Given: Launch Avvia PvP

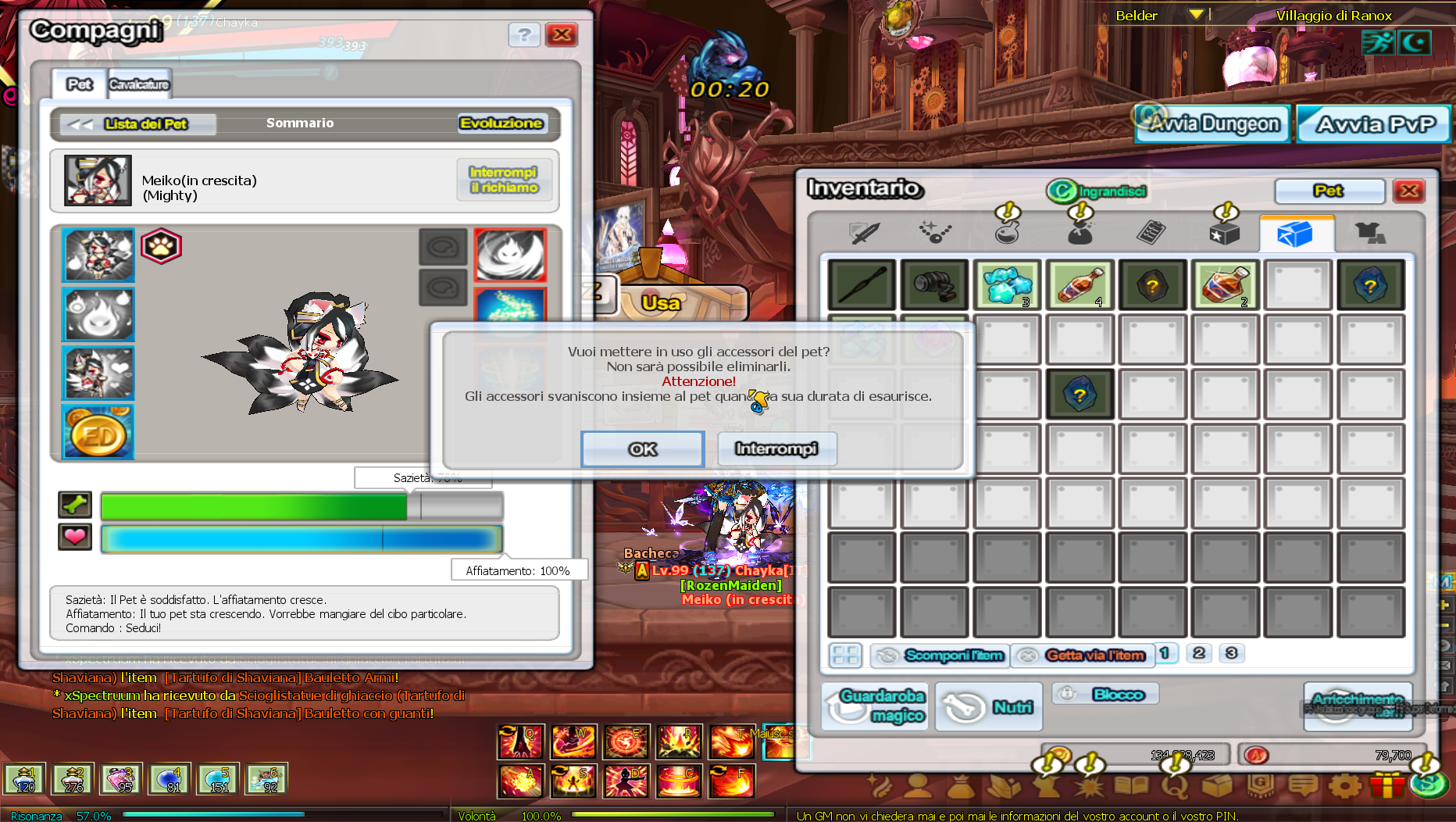Looking at the screenshot, I should coord(1374,124).
